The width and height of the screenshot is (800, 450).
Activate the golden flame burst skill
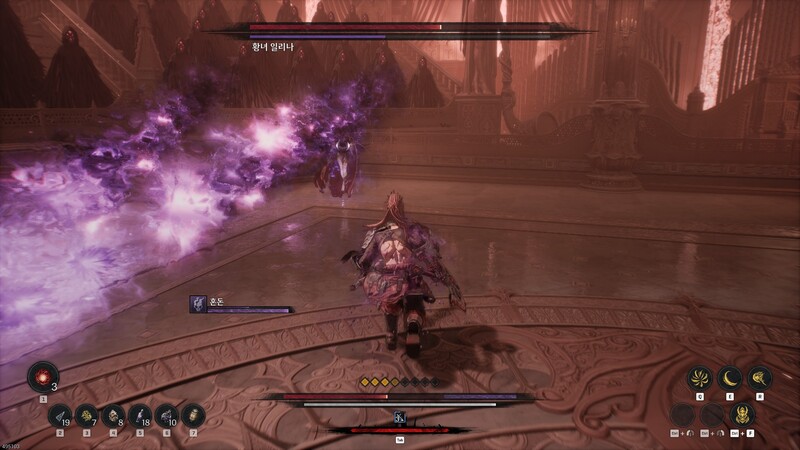702,378
